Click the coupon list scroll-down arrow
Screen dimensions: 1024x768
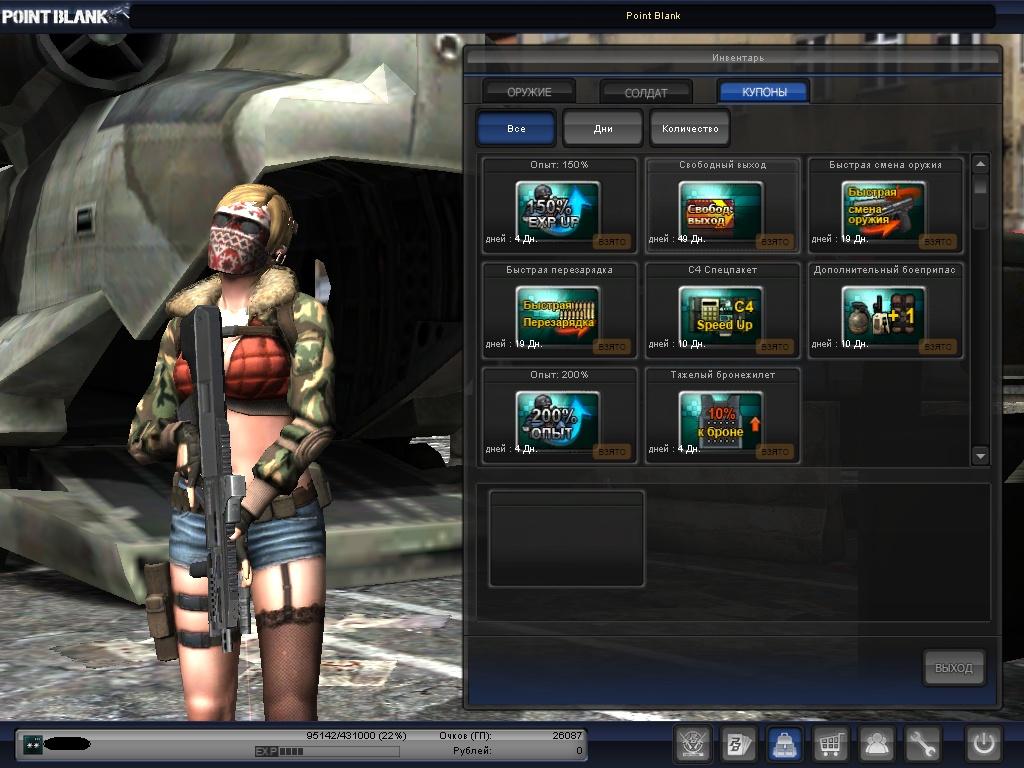(x=980, y=455)
